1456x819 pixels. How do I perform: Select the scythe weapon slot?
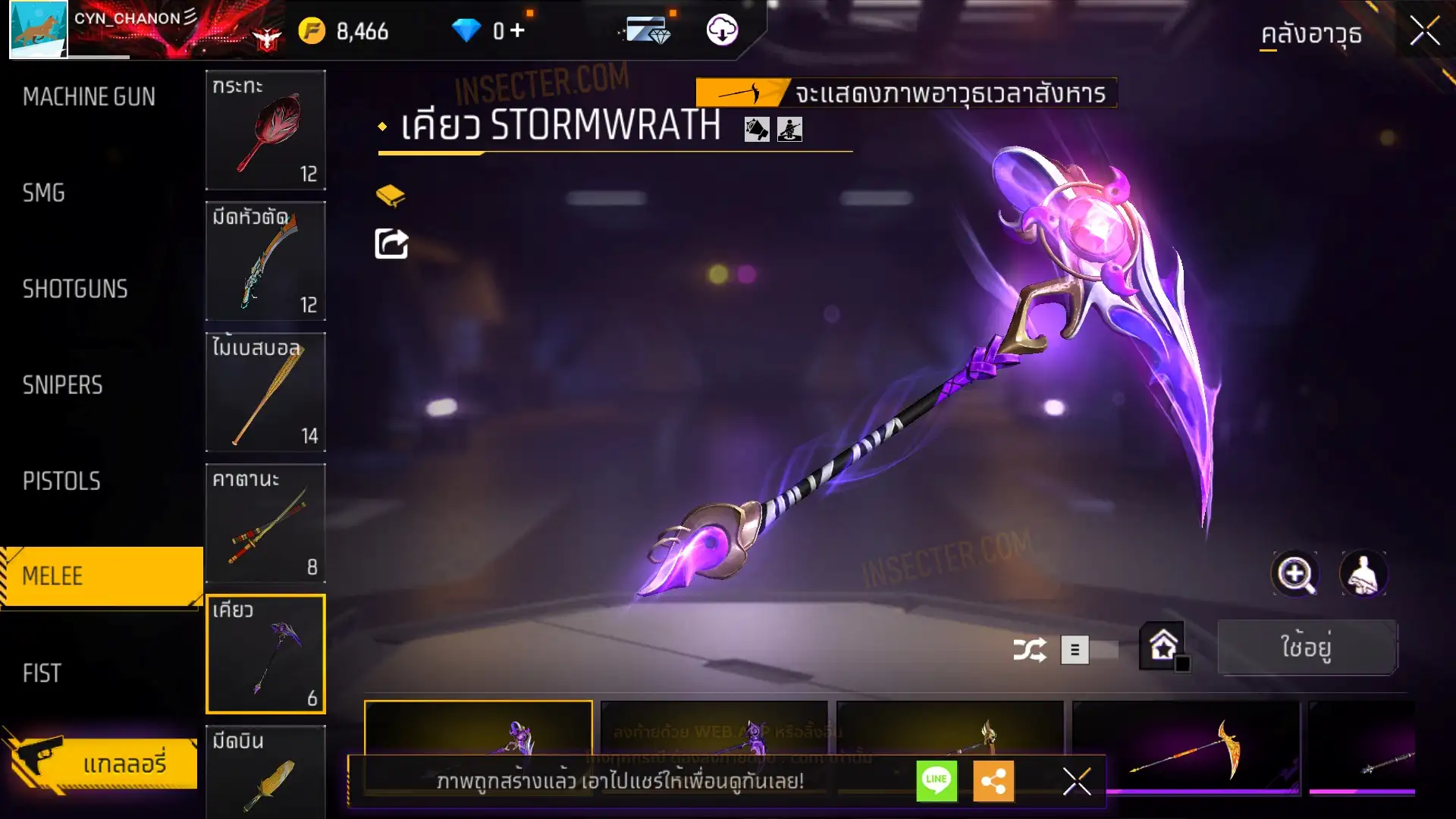[265, 654]
